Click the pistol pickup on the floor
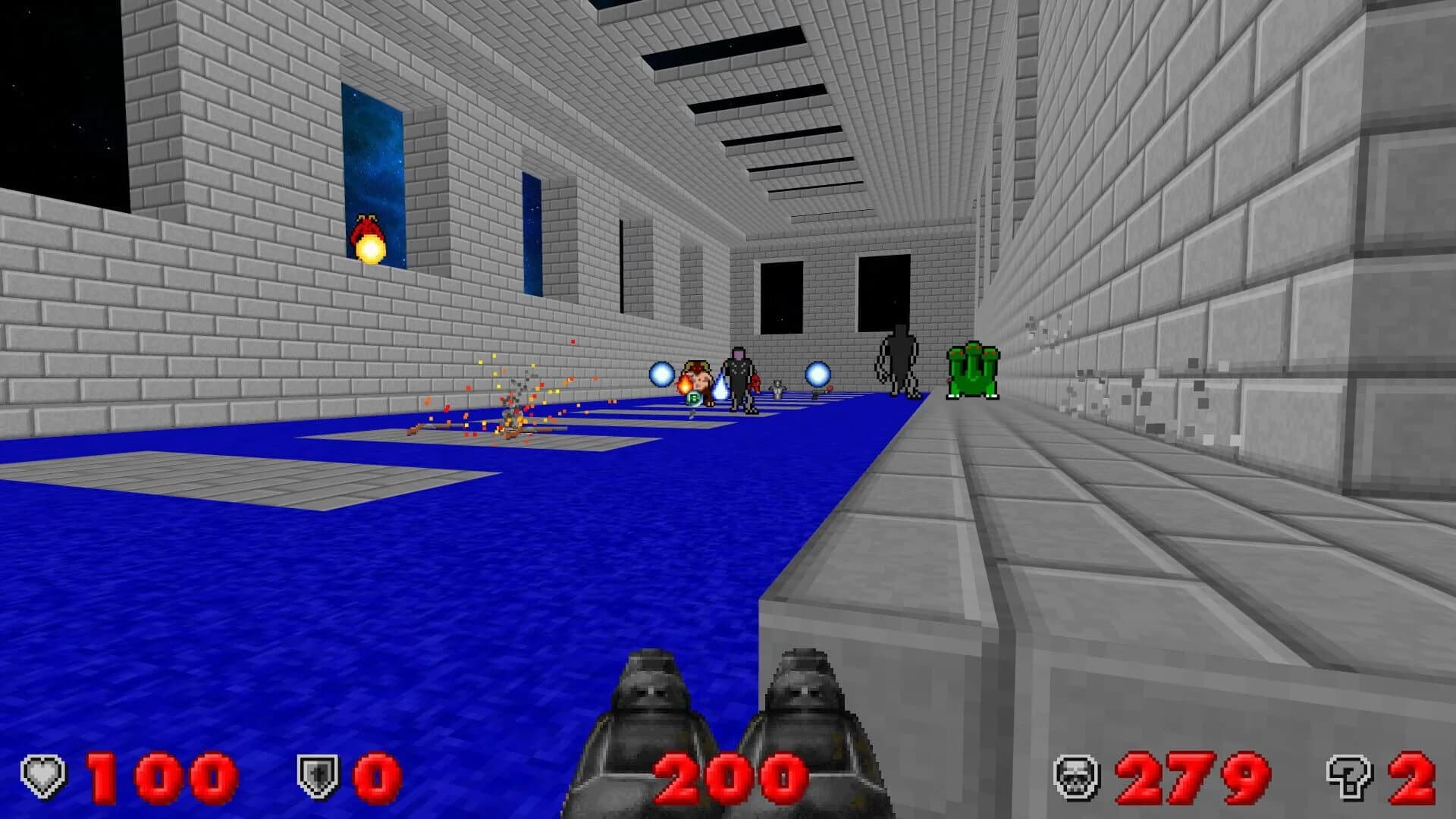Viewport: 1456px width, 819px height. [x=819, y=392]
